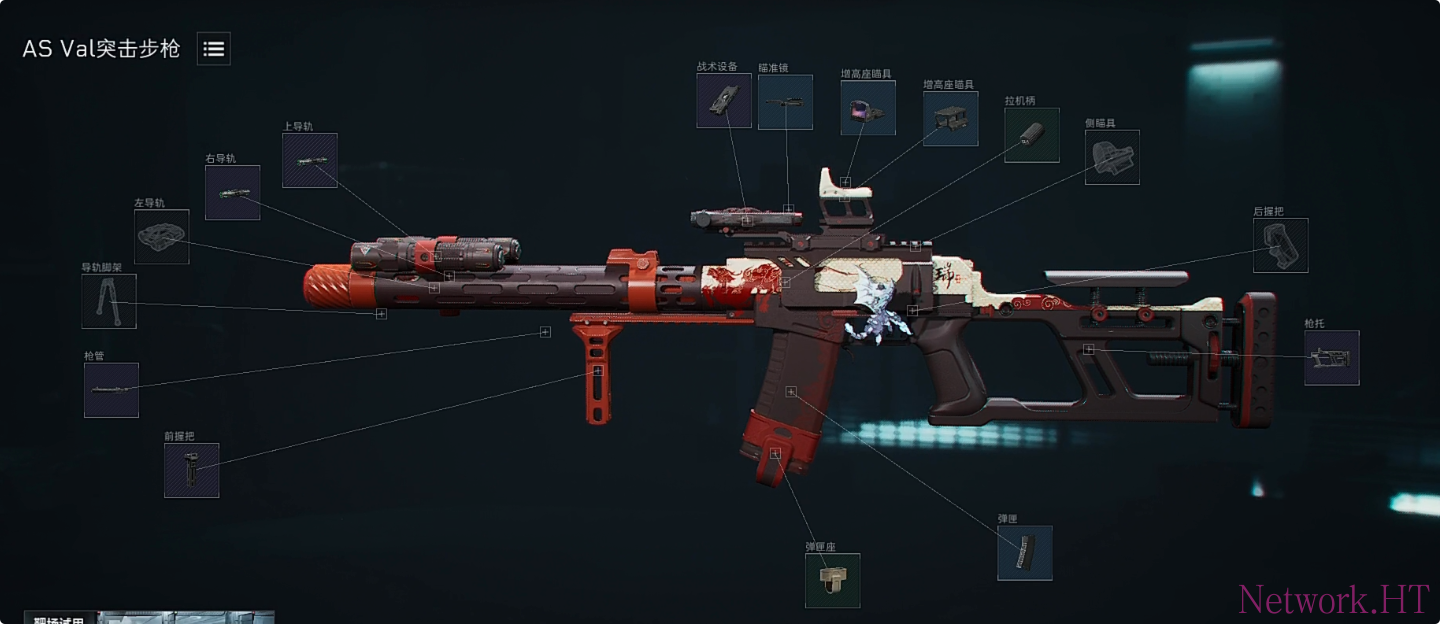Choose the 瞄准镜 scope attachment slot
The width and height of the screenshot is (1440, 624).
pyautogui.click(x=785, y=102)
